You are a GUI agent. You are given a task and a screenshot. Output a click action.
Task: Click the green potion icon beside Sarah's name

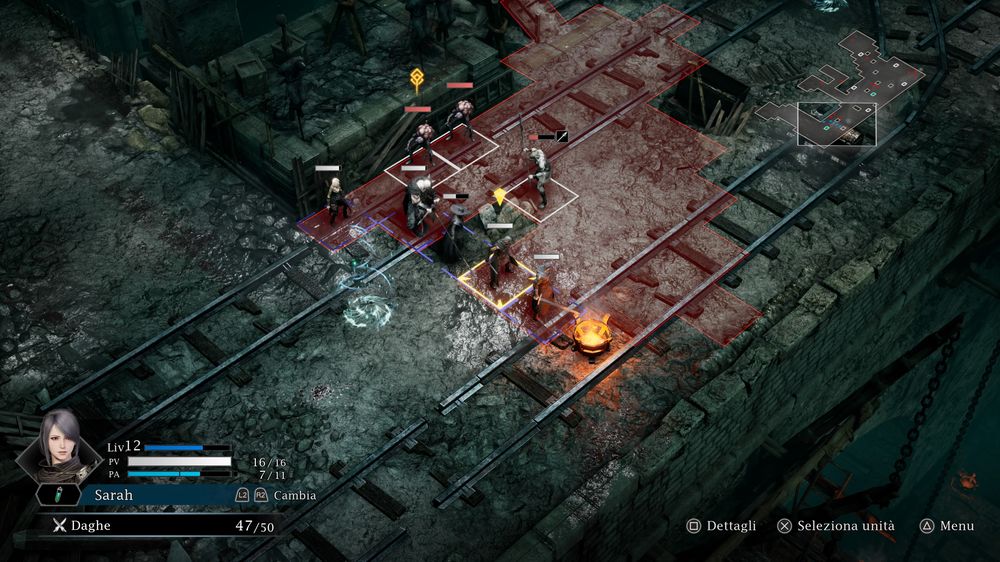(58, 495)
